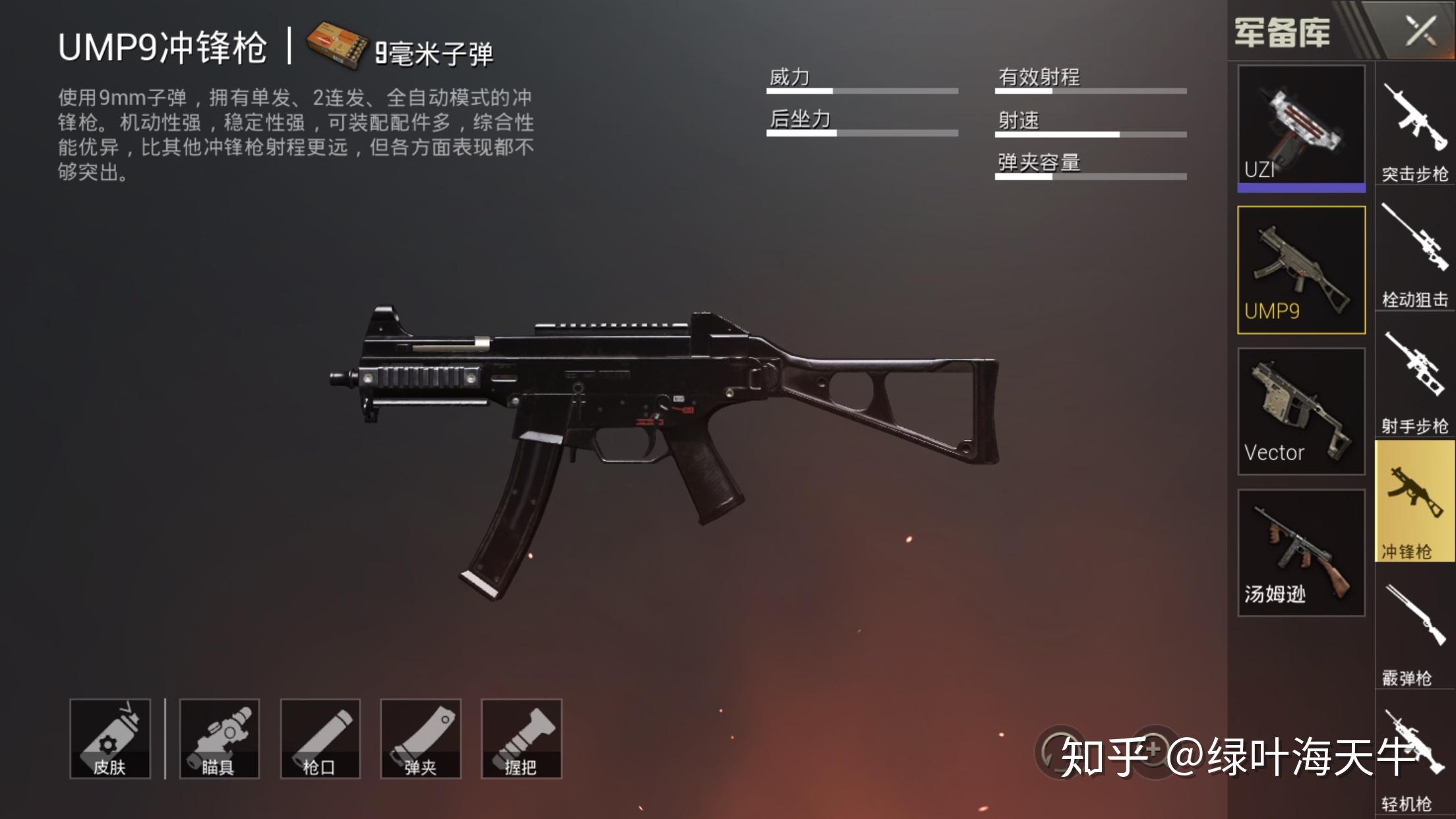Choose the 瞄具 scope attachment slot

point(220,739)
